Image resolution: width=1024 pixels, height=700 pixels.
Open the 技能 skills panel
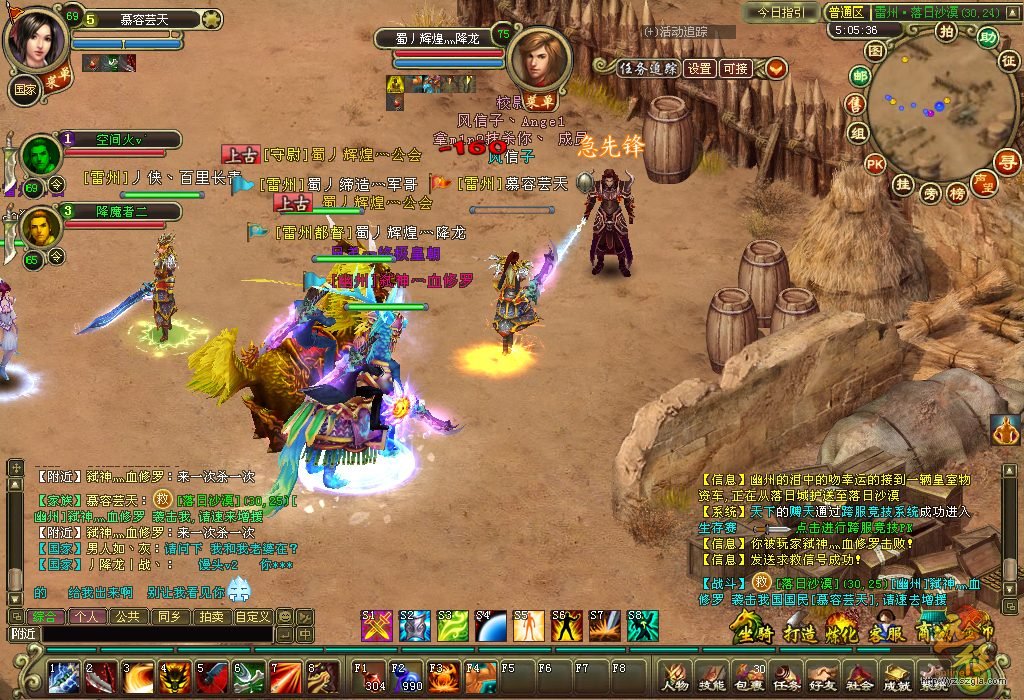[x=711, y=678]
